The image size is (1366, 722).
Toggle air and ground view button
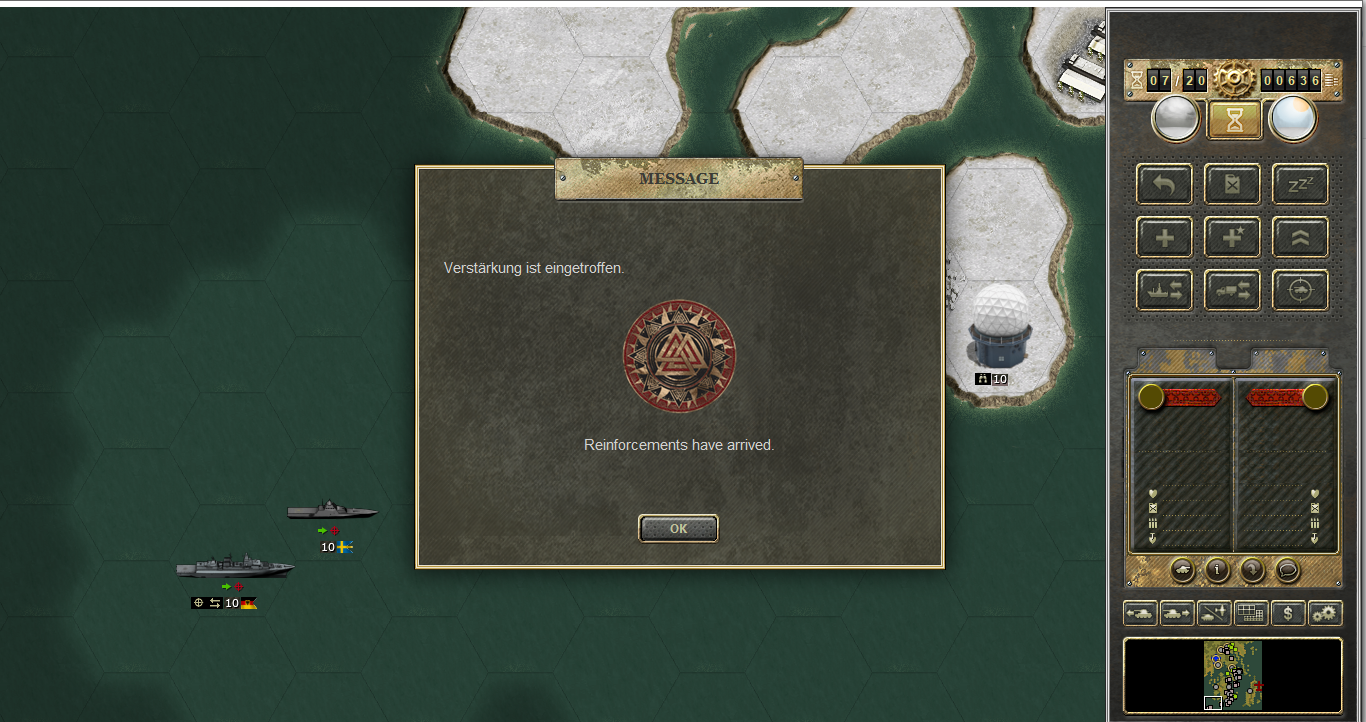[x=1214, y=613]
